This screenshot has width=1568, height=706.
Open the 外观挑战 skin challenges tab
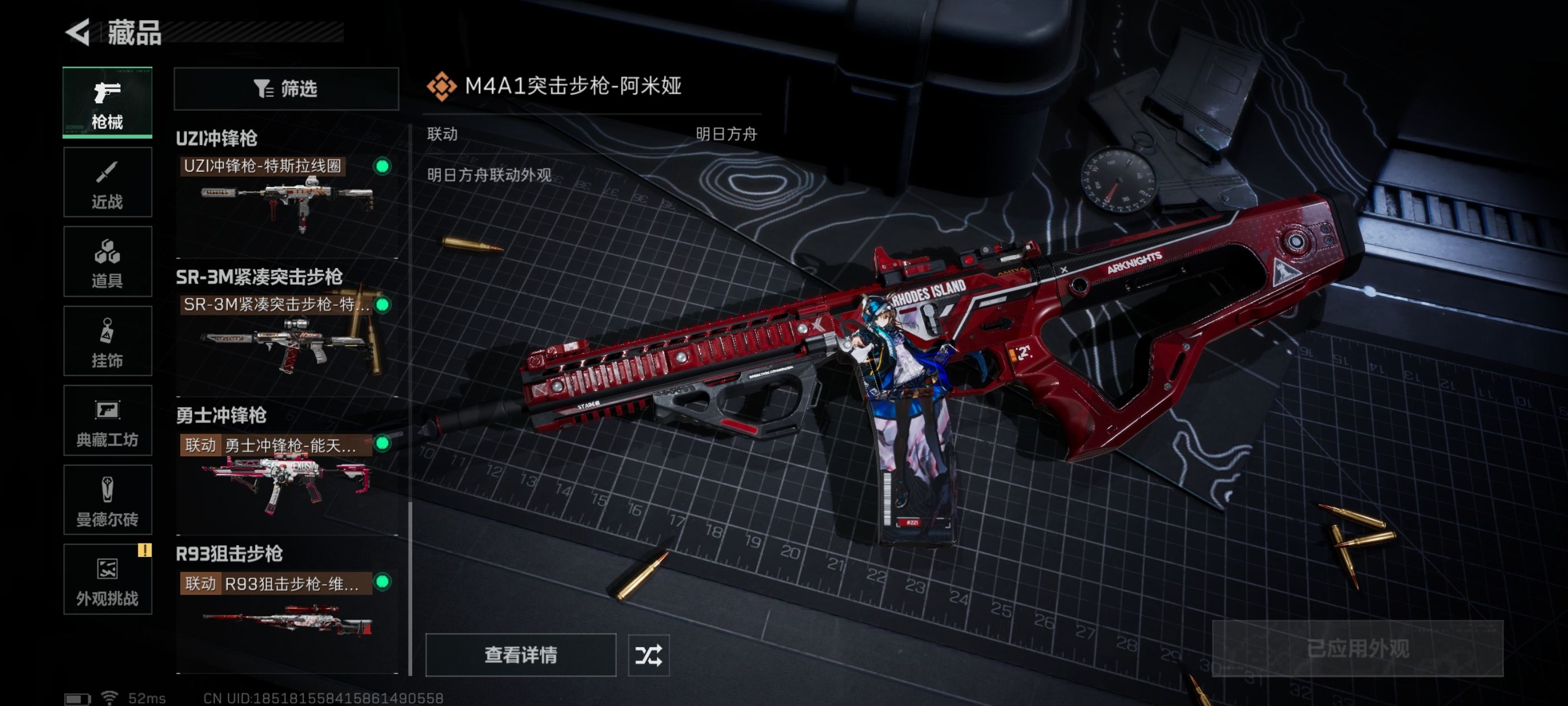coord(107,580)
